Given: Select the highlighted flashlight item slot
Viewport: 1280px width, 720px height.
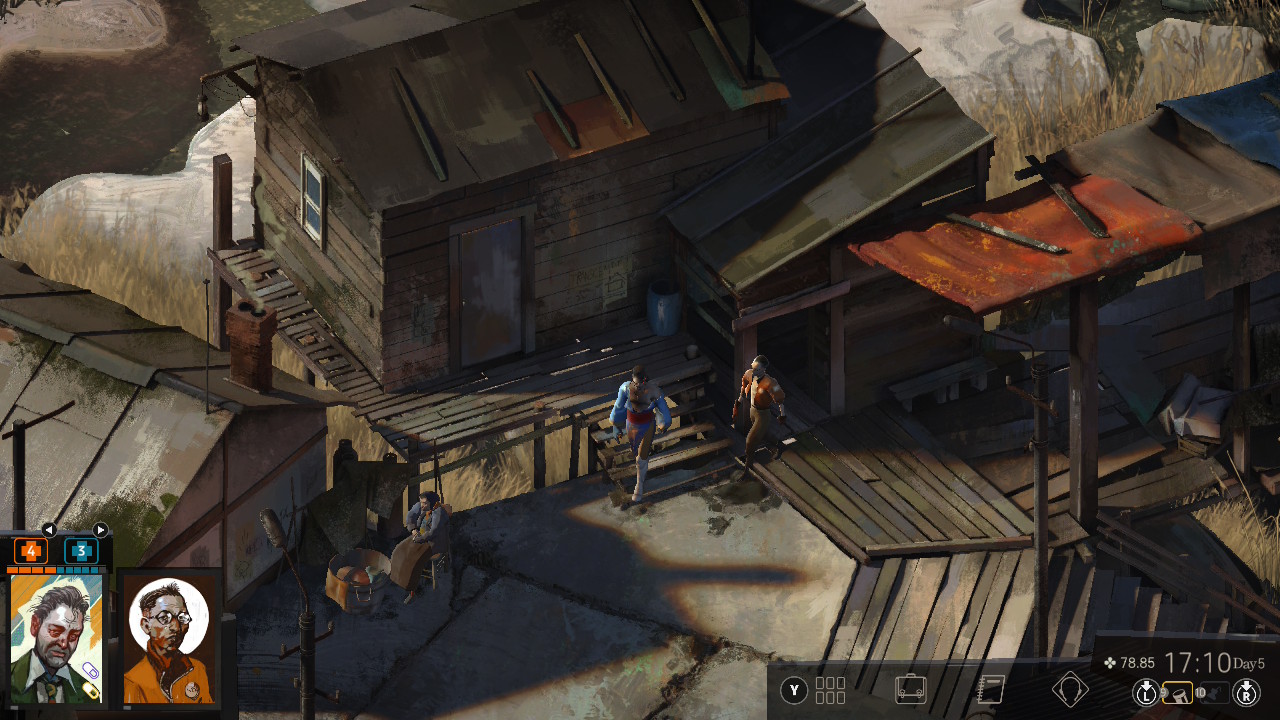Looking at the screenshot, I should tap(1177, 691).
